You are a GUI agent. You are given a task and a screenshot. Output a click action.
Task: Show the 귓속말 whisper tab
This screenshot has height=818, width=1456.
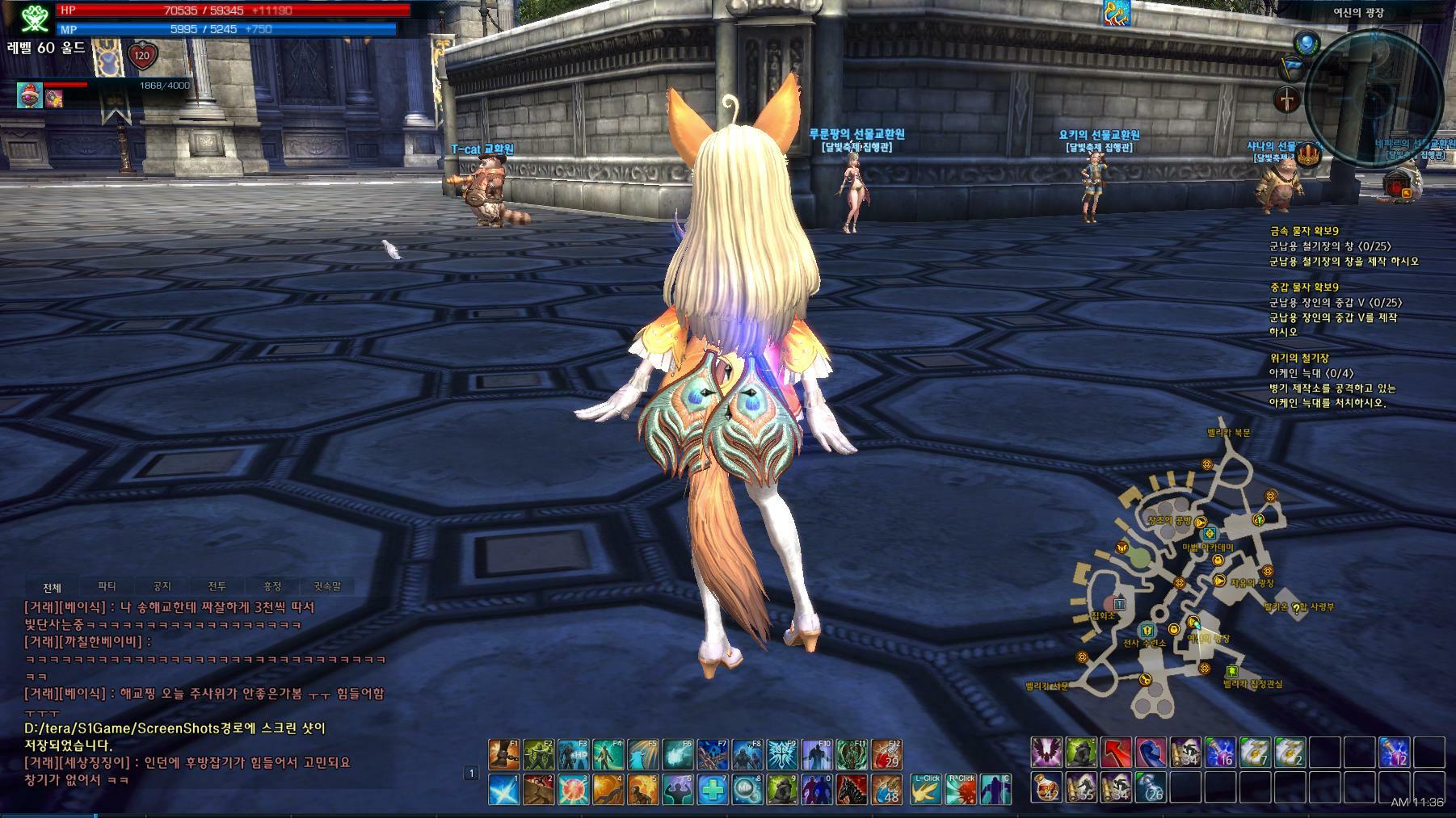326,587
